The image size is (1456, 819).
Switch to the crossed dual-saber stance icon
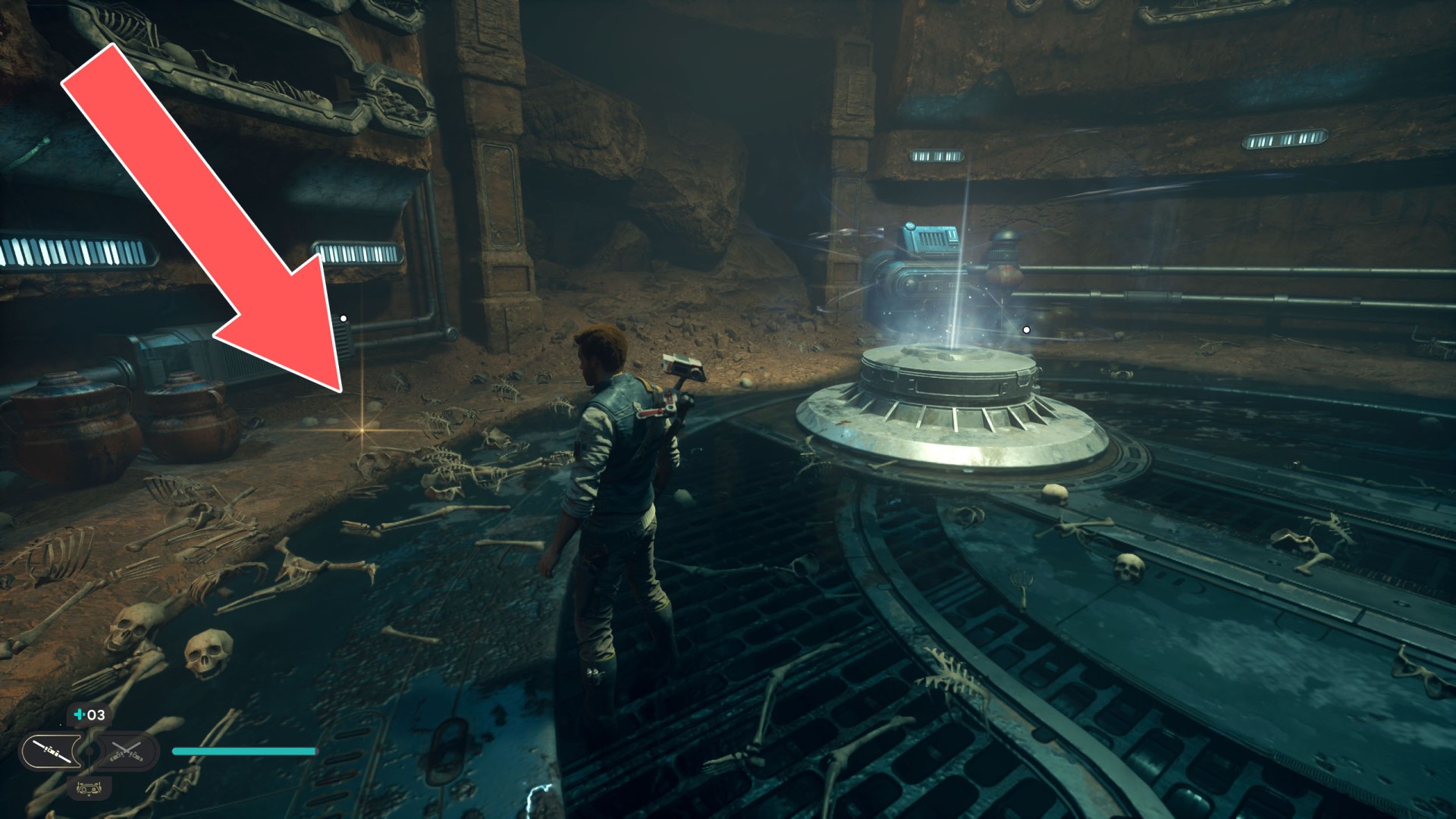127,752
